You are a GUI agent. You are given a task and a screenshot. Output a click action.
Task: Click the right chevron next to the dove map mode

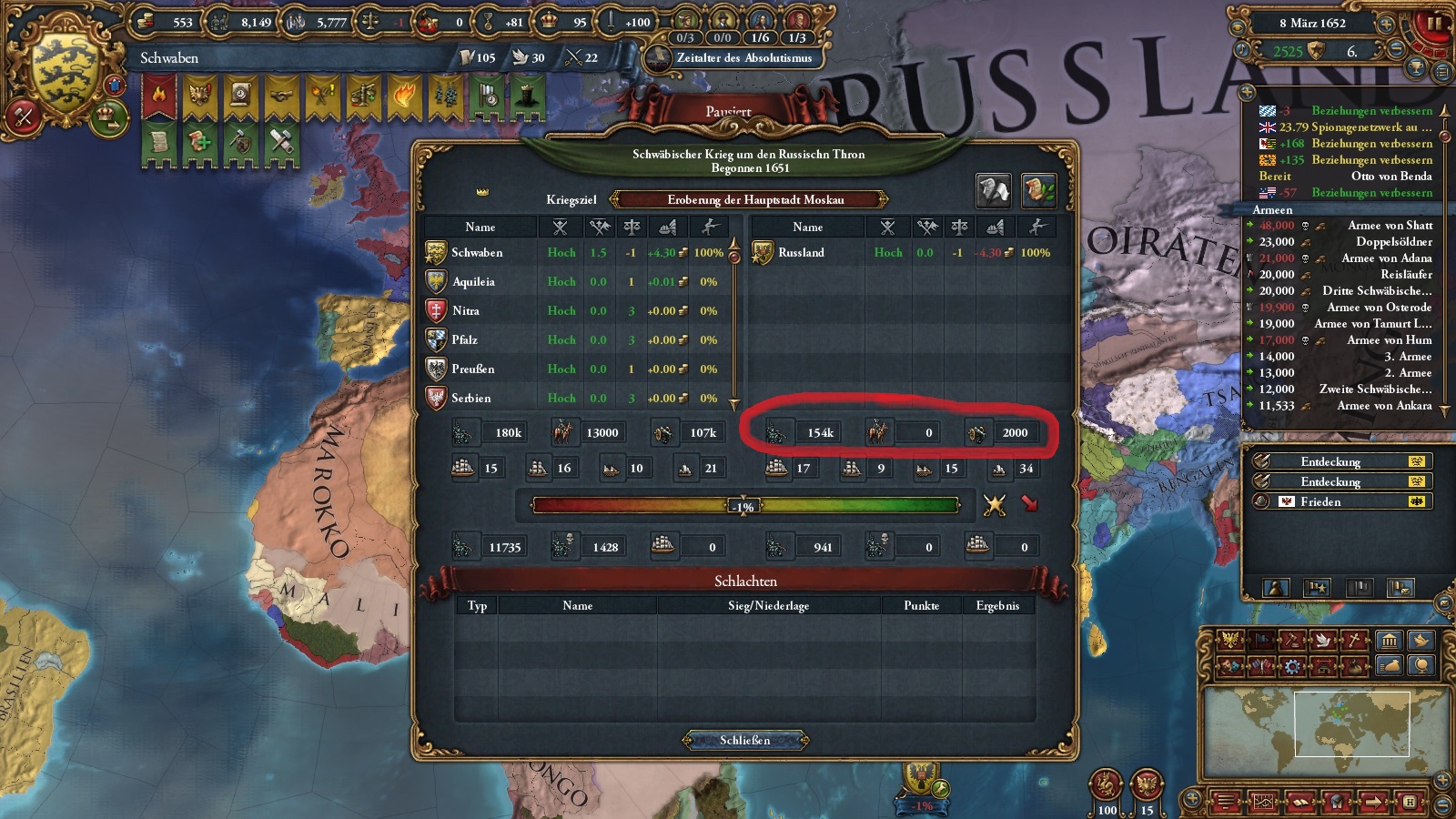(x=1335, y=640)
